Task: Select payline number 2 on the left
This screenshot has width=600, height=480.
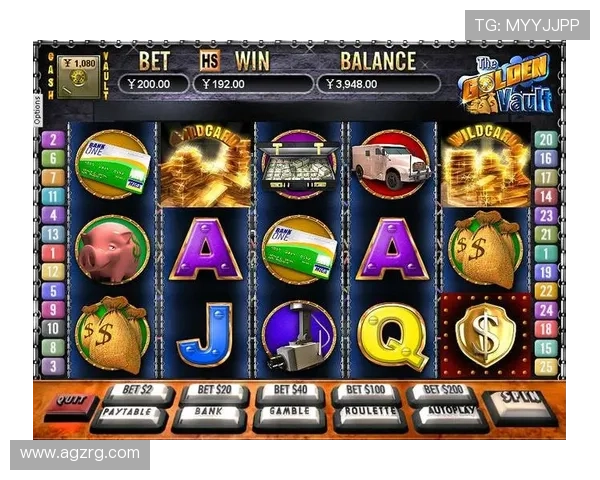Action: [x=53, y=140]
